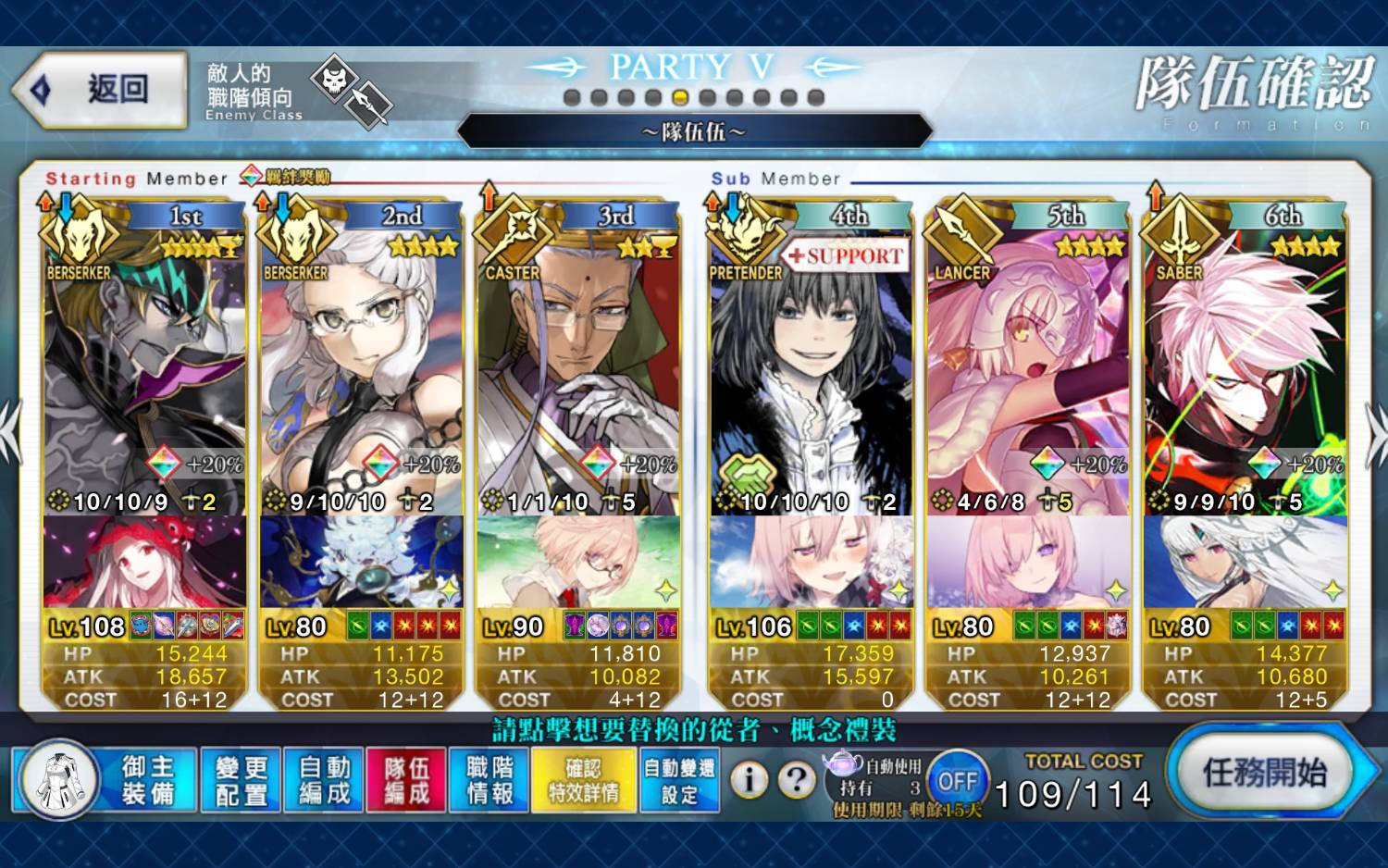Screen dimensions: 1388x868
Task: Tap the enemy class tendency icons
Action: coord(352,91)
